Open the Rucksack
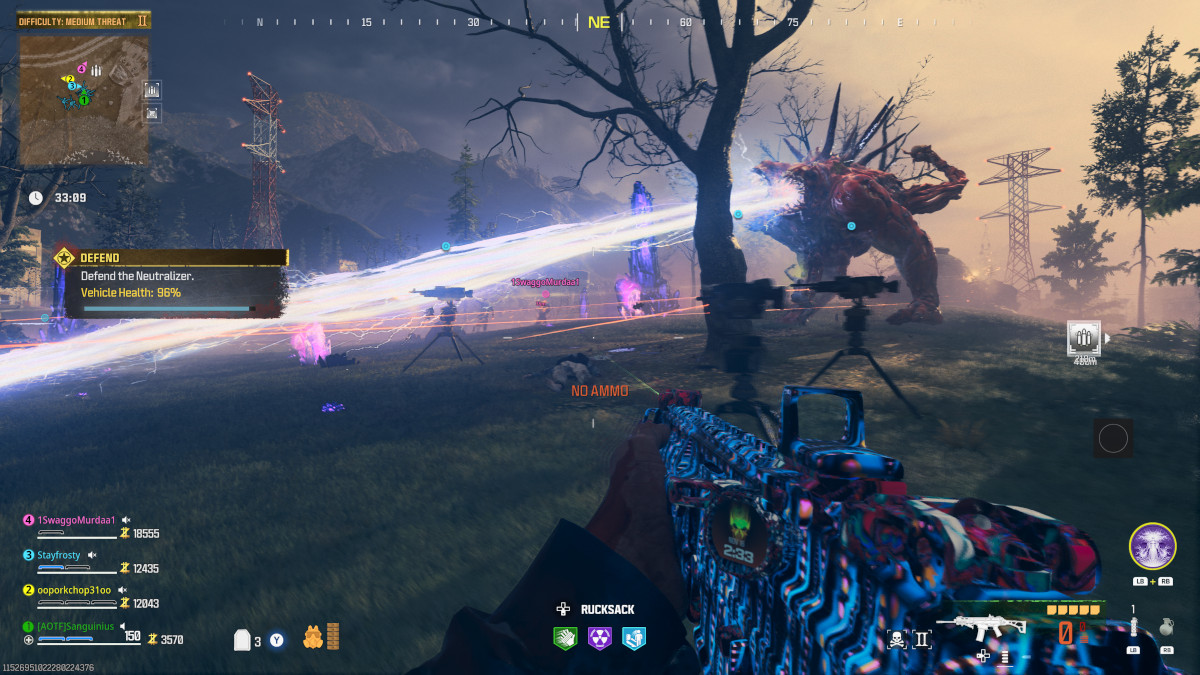Viewport: 1200px width, 675px height. pyautogui.click(x=598, y=609)
